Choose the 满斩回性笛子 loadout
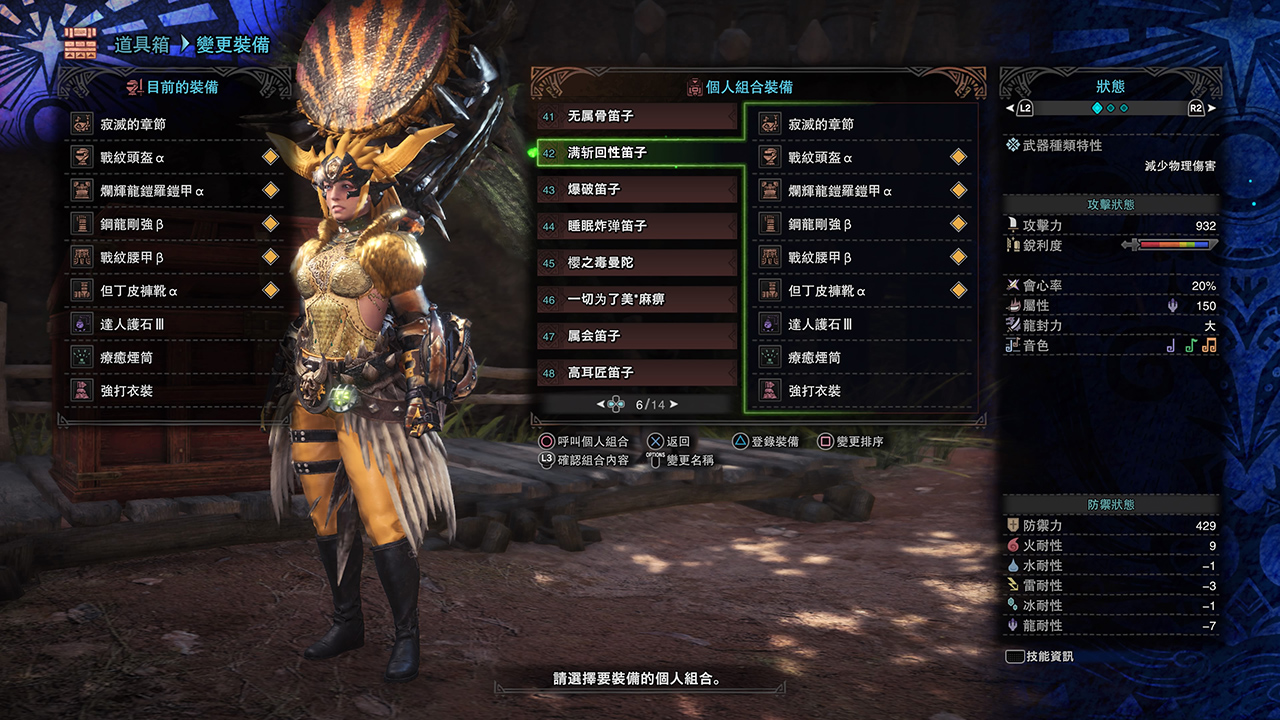 coord(637,153)
